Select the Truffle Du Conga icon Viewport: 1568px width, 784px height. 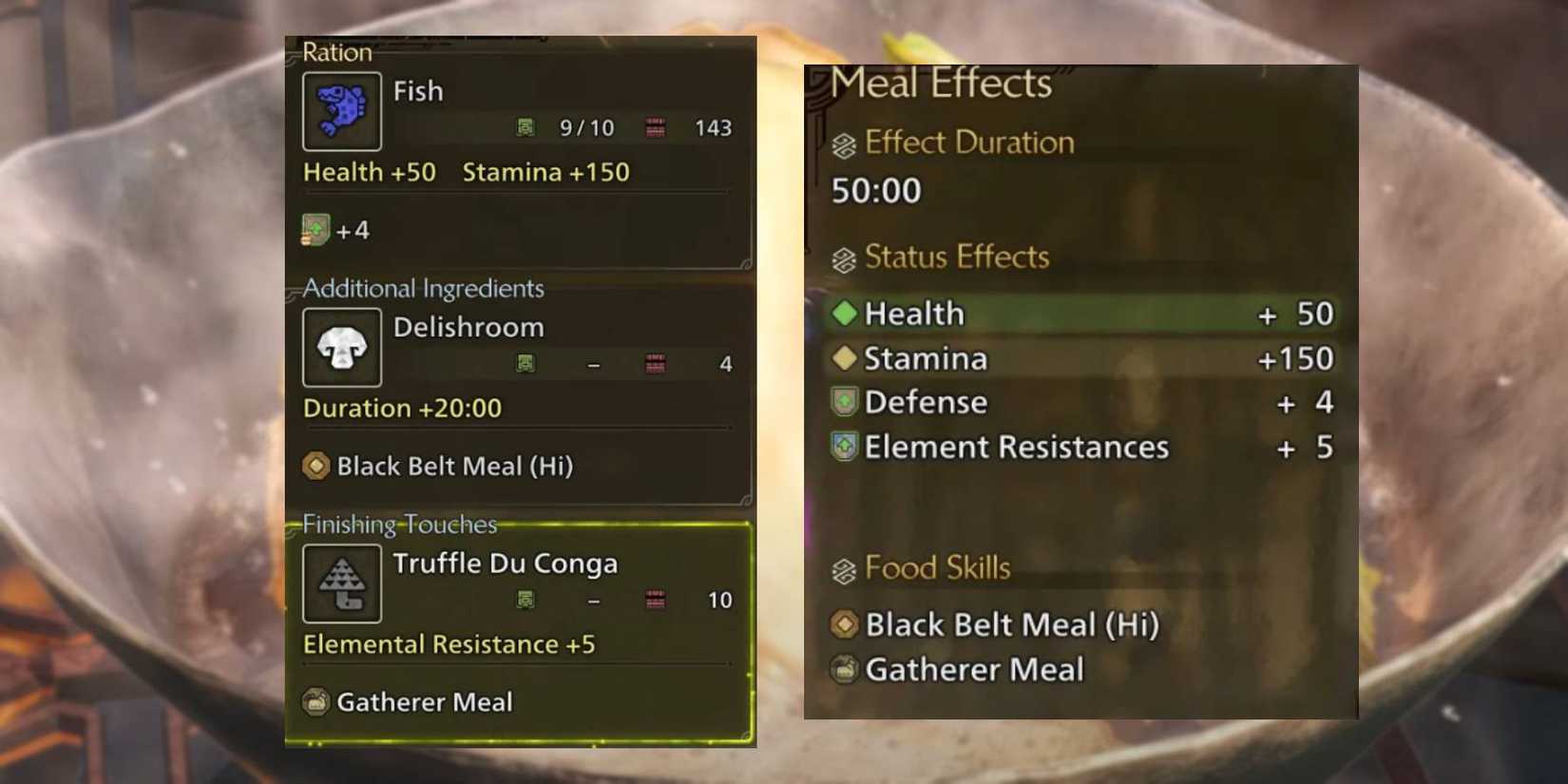pos(342,583)
